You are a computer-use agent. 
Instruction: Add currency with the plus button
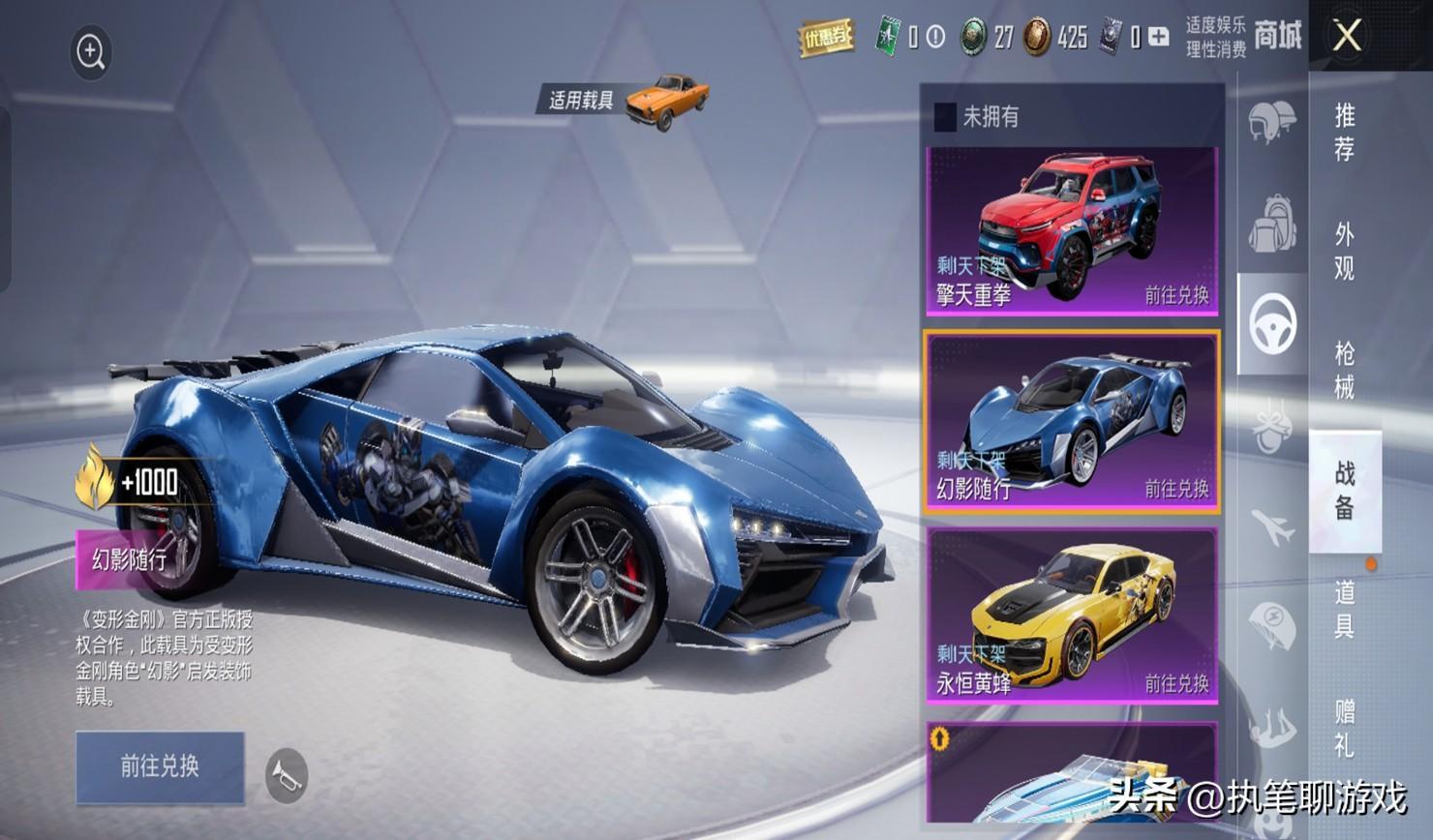pos(1159,38)
